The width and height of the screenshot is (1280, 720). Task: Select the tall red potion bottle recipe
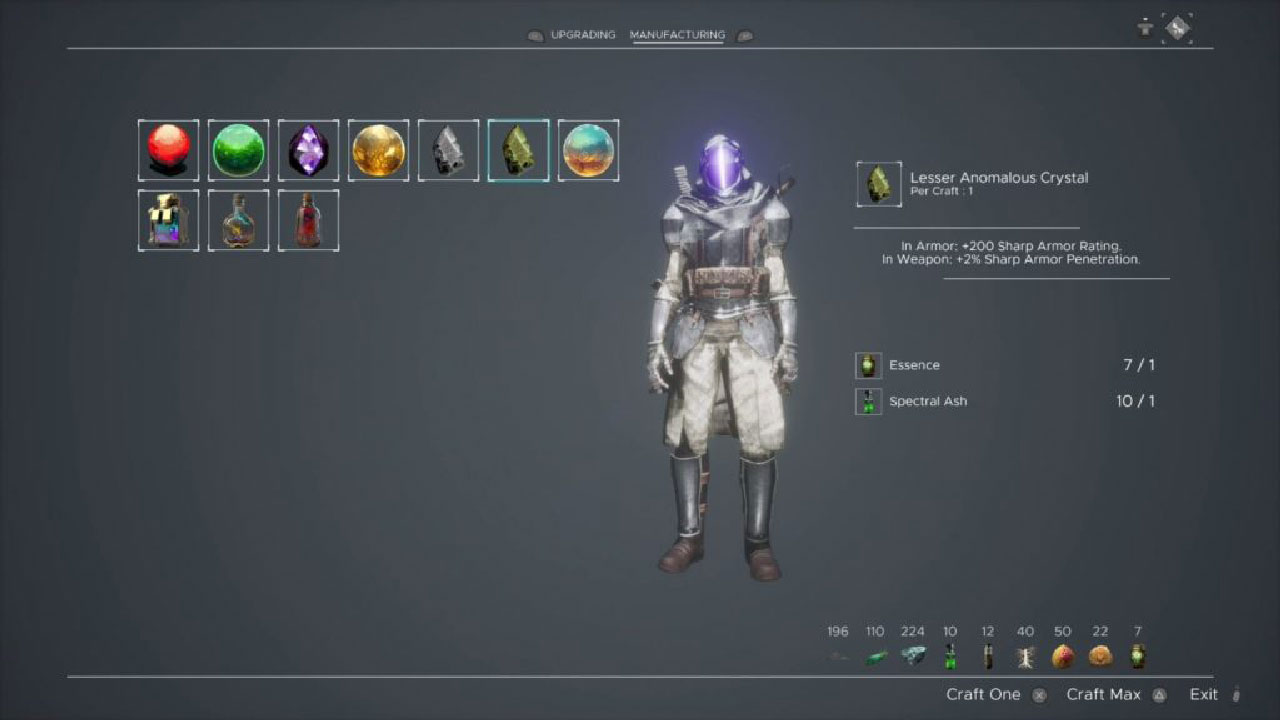(x=308, y=220)
